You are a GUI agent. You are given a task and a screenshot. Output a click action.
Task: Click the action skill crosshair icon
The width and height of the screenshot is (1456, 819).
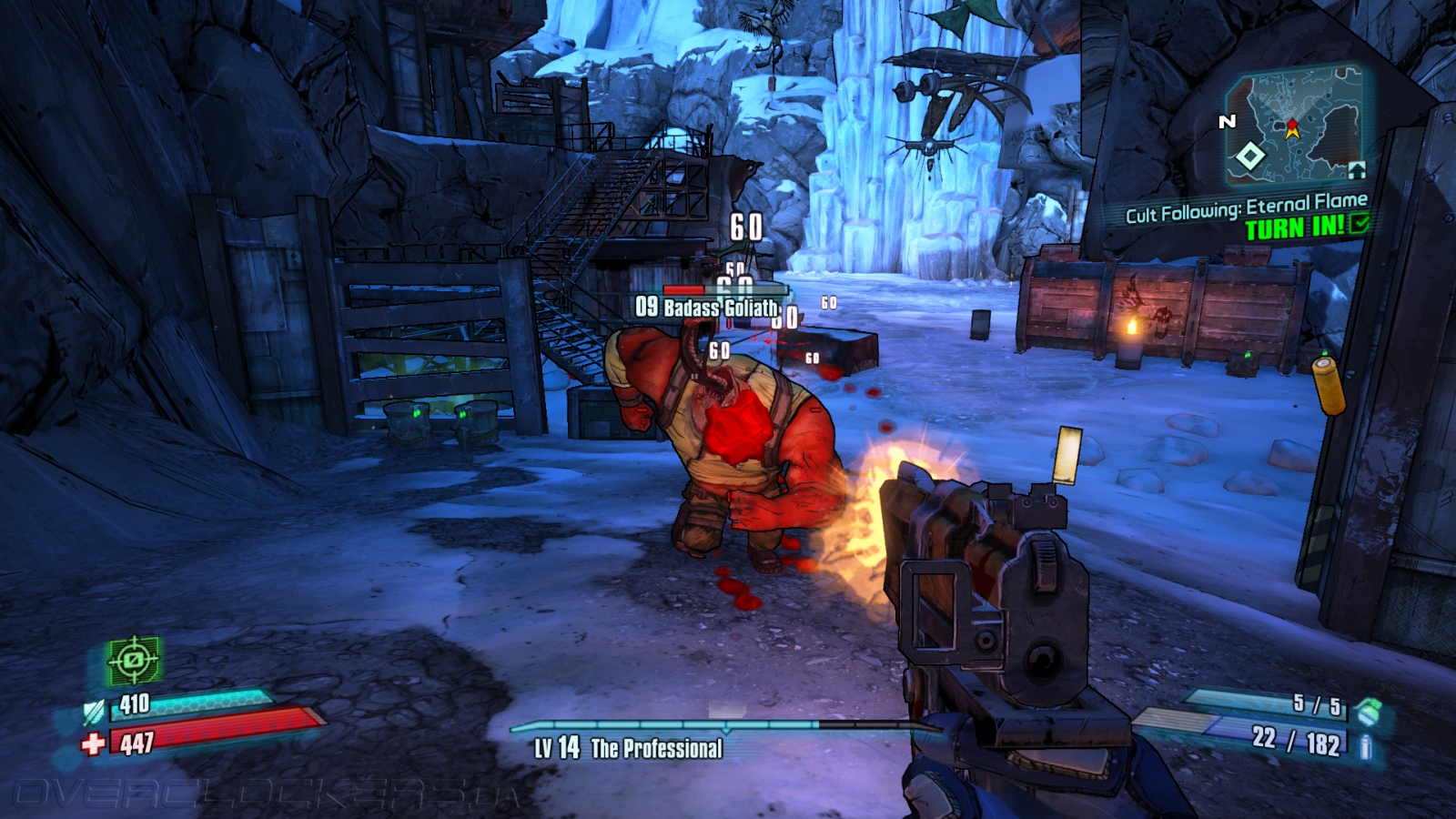pos(134,660)
